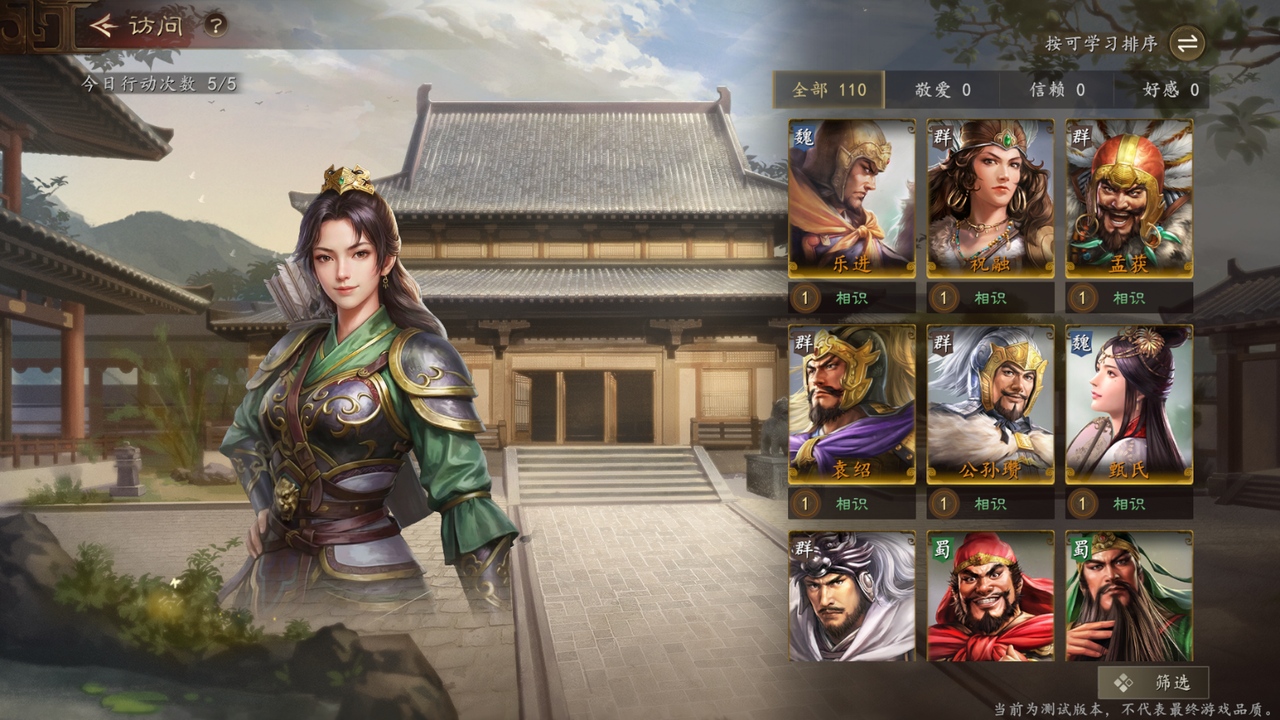Image resolution: width=1280 pixels, height=720 pixels.
Task: Choose the 甄氏 officer card
Action: point(1129,404)
